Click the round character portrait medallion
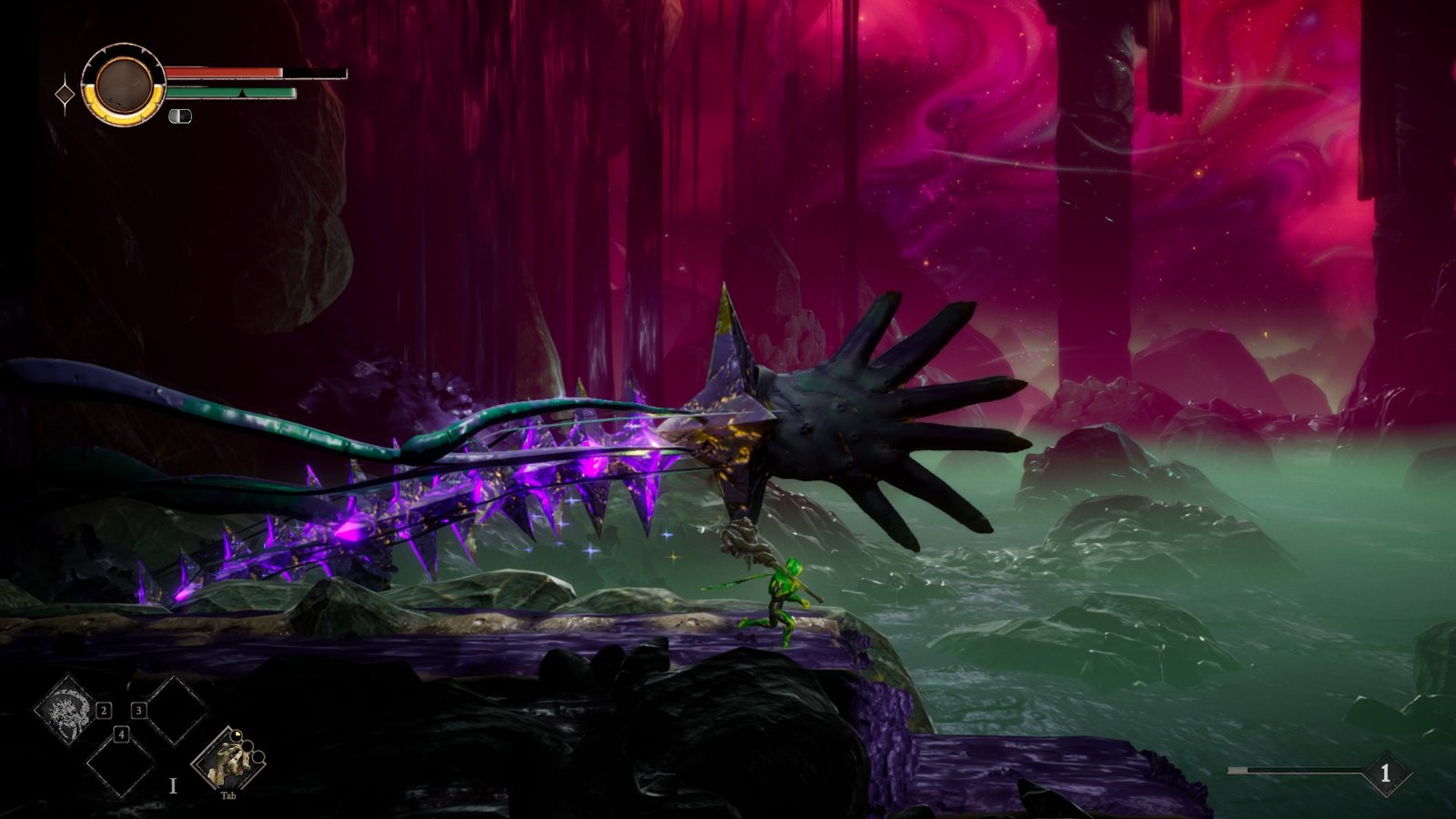The image size is (1456, 819). (x=124, y=85)
